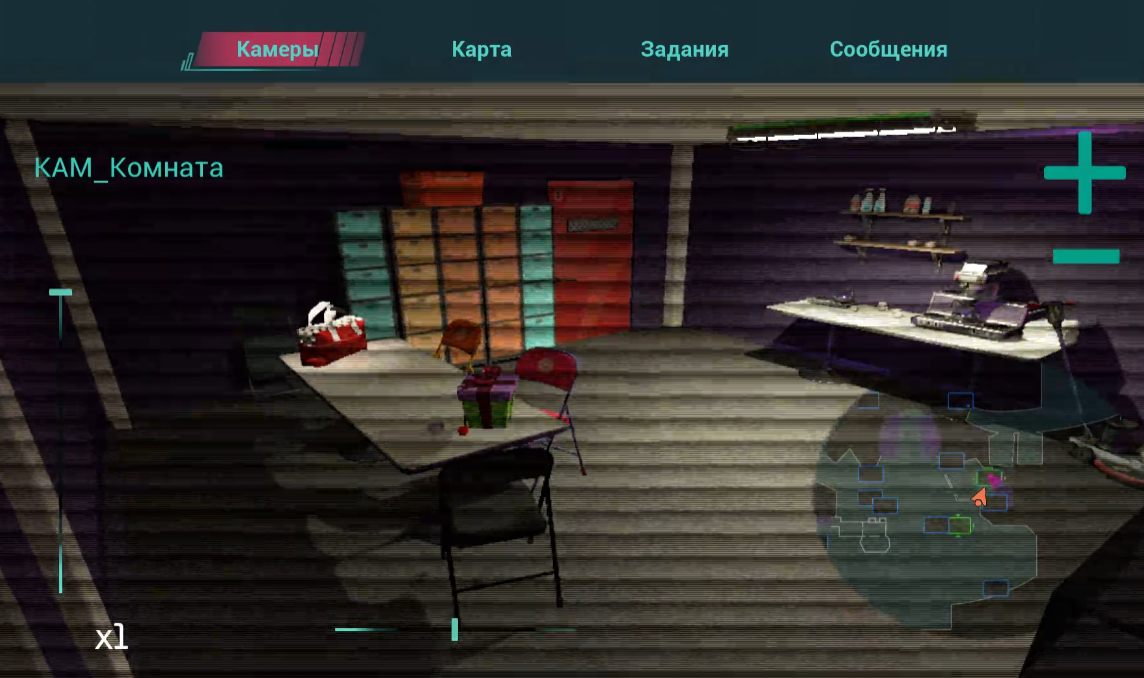Click the vertical camera tilt slider

61,440
